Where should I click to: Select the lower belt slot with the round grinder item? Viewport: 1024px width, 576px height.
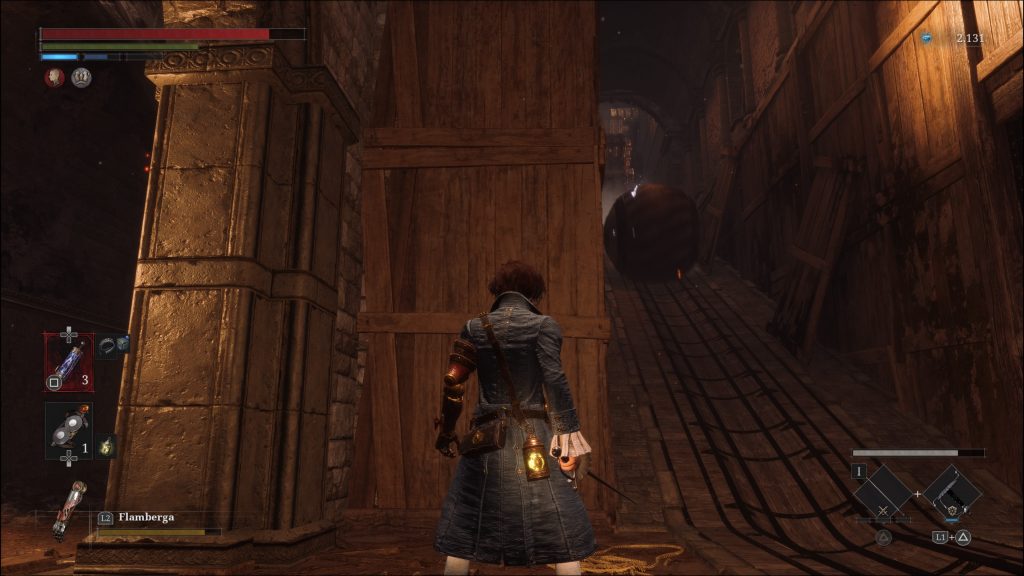pyautogui.click(x=68, y=431)
